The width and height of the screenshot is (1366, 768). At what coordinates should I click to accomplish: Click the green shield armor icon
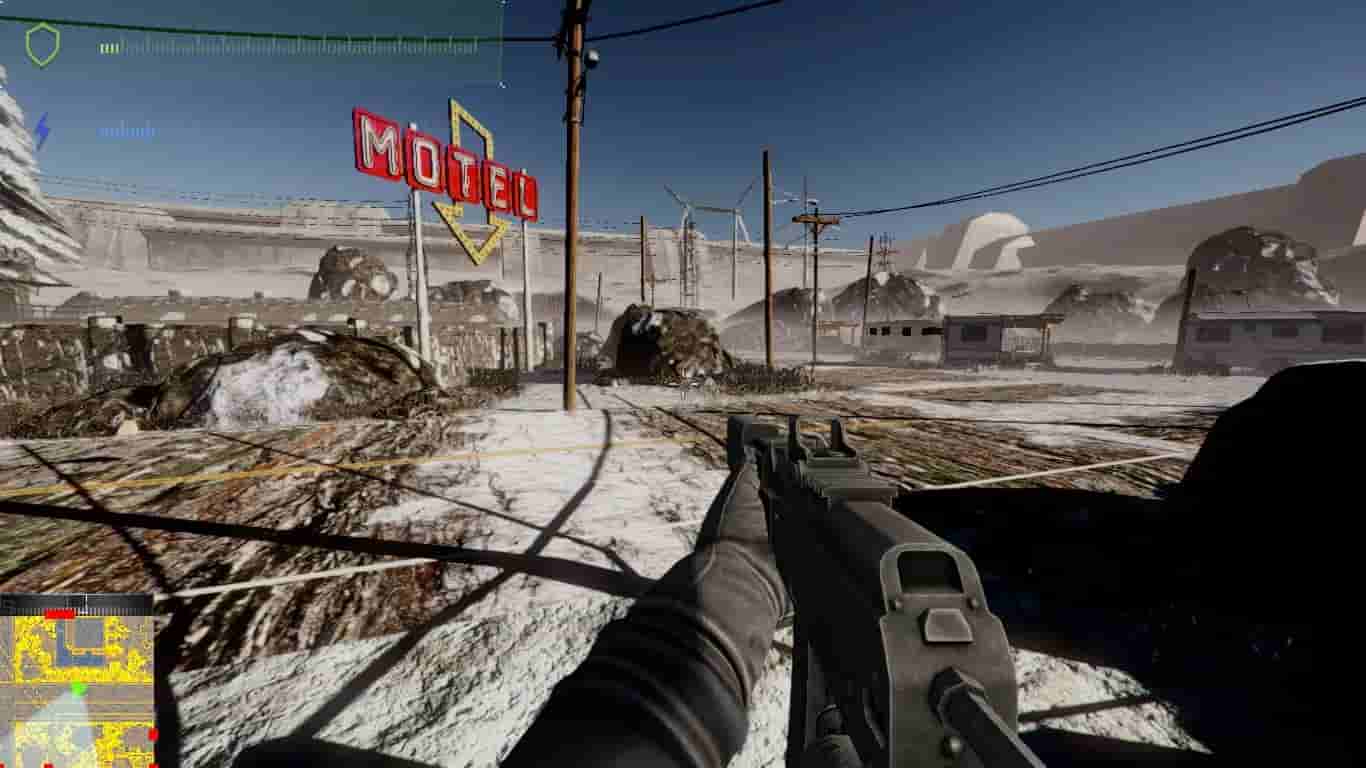(42, 44)
